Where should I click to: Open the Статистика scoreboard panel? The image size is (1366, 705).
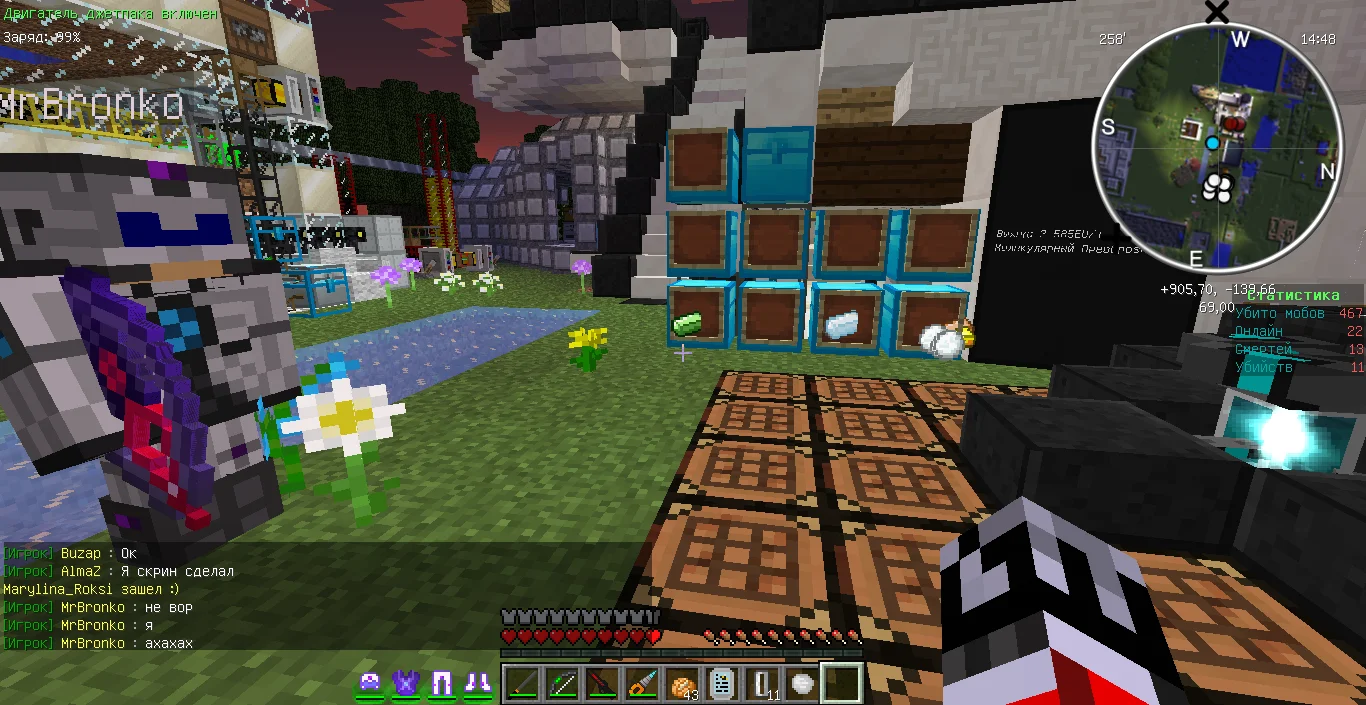[1292, 295]
